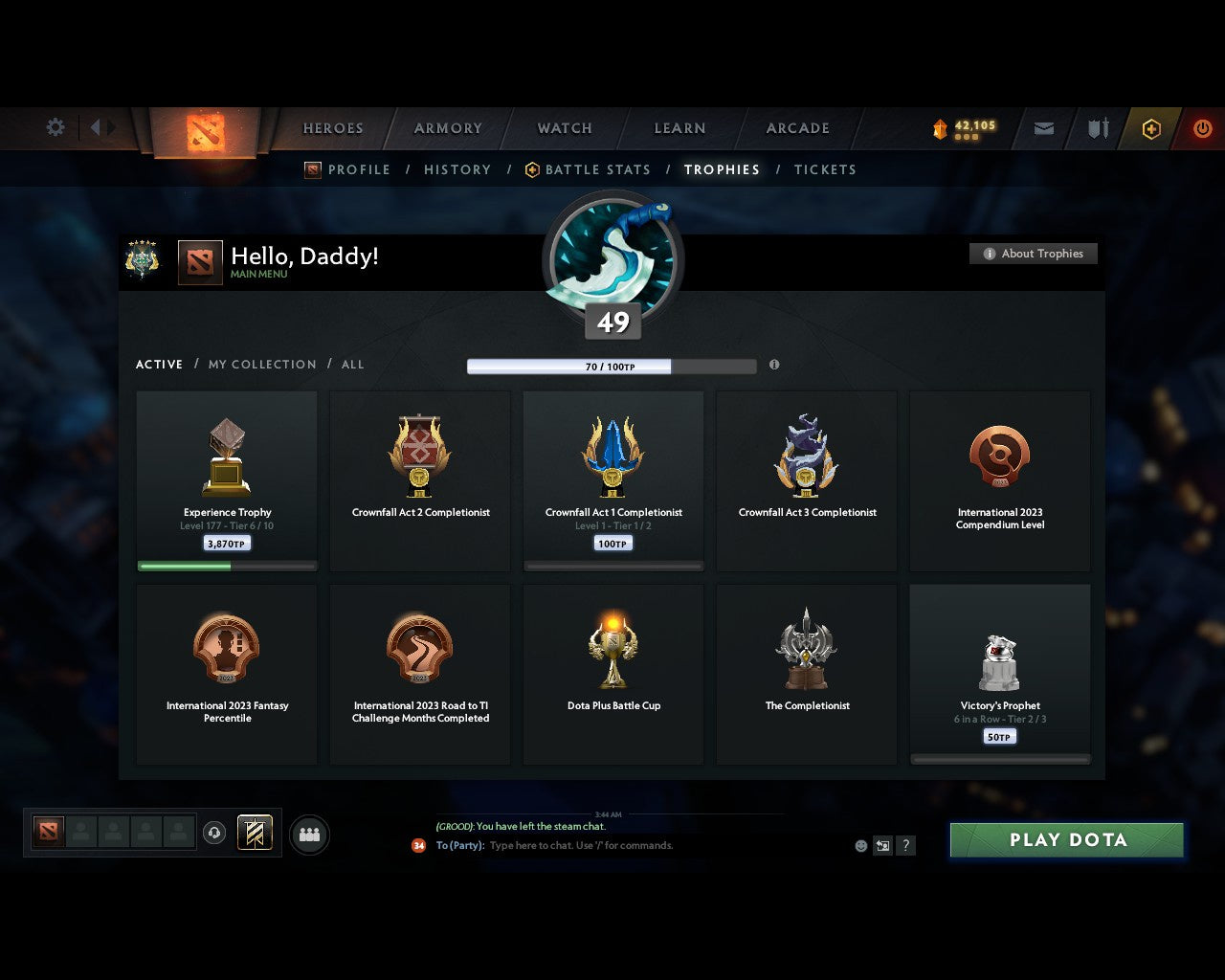Click the friends group icon near chat bar
The image size is (1225, 980).
(x=306, y=833)
